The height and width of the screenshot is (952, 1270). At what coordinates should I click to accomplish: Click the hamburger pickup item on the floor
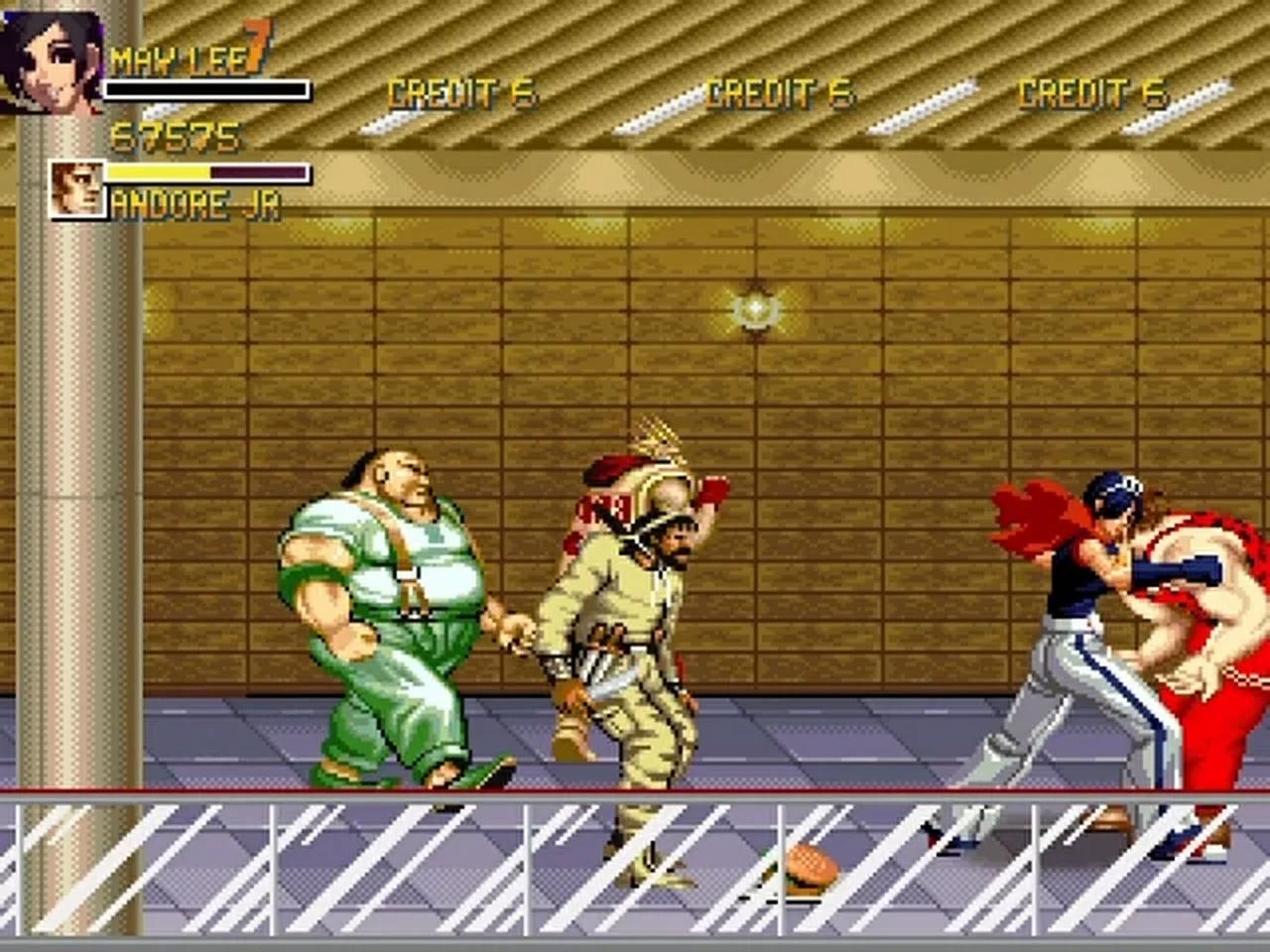point(809,863)
